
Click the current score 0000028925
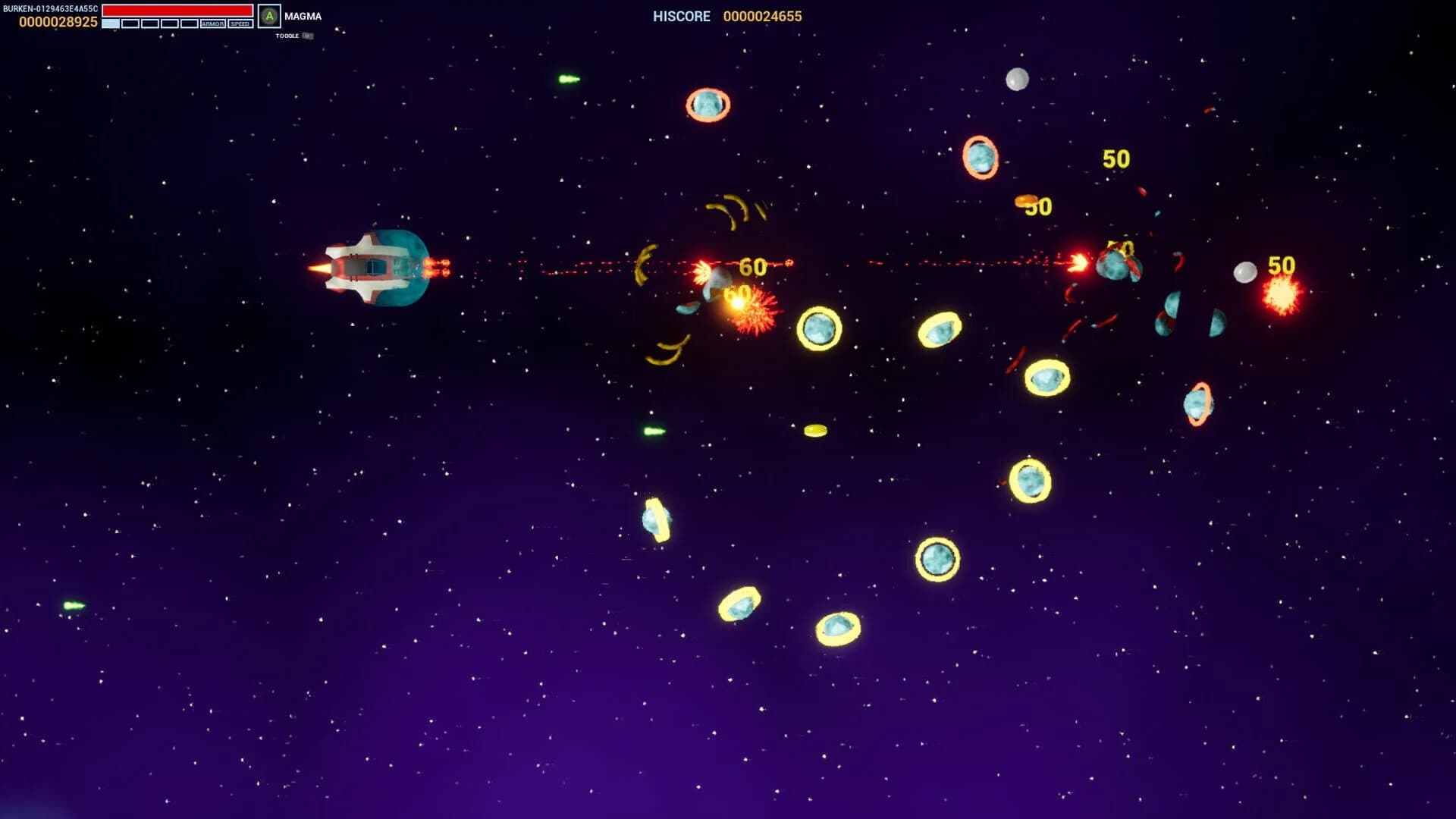point(59,21)
